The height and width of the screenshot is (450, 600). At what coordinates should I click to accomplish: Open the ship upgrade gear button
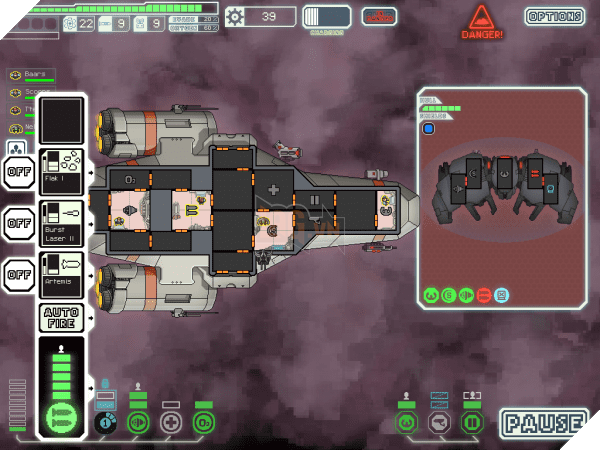(235, 16)
